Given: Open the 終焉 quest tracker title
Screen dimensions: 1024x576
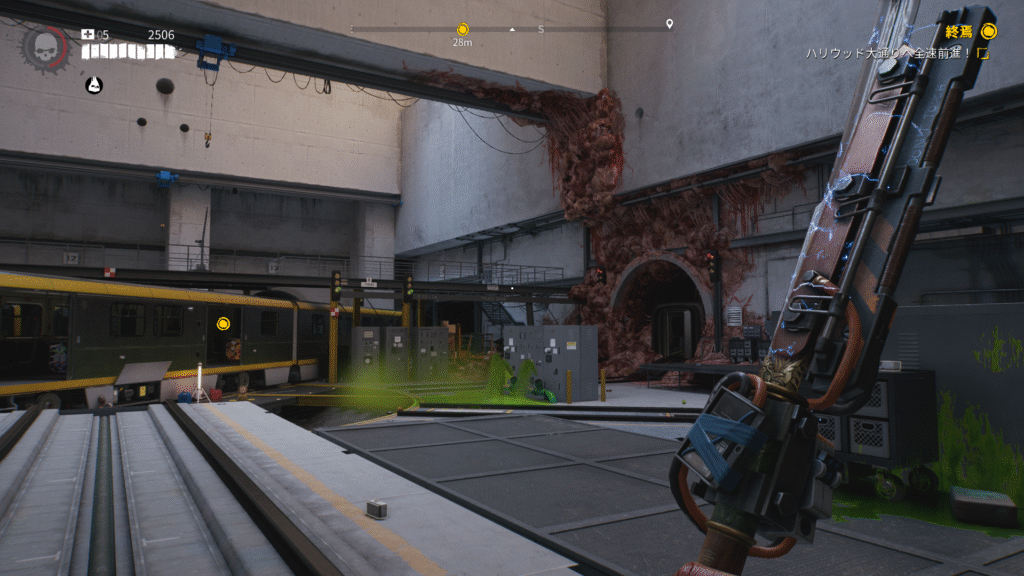Looking at the screenshot, I should (x=959, y=32).
